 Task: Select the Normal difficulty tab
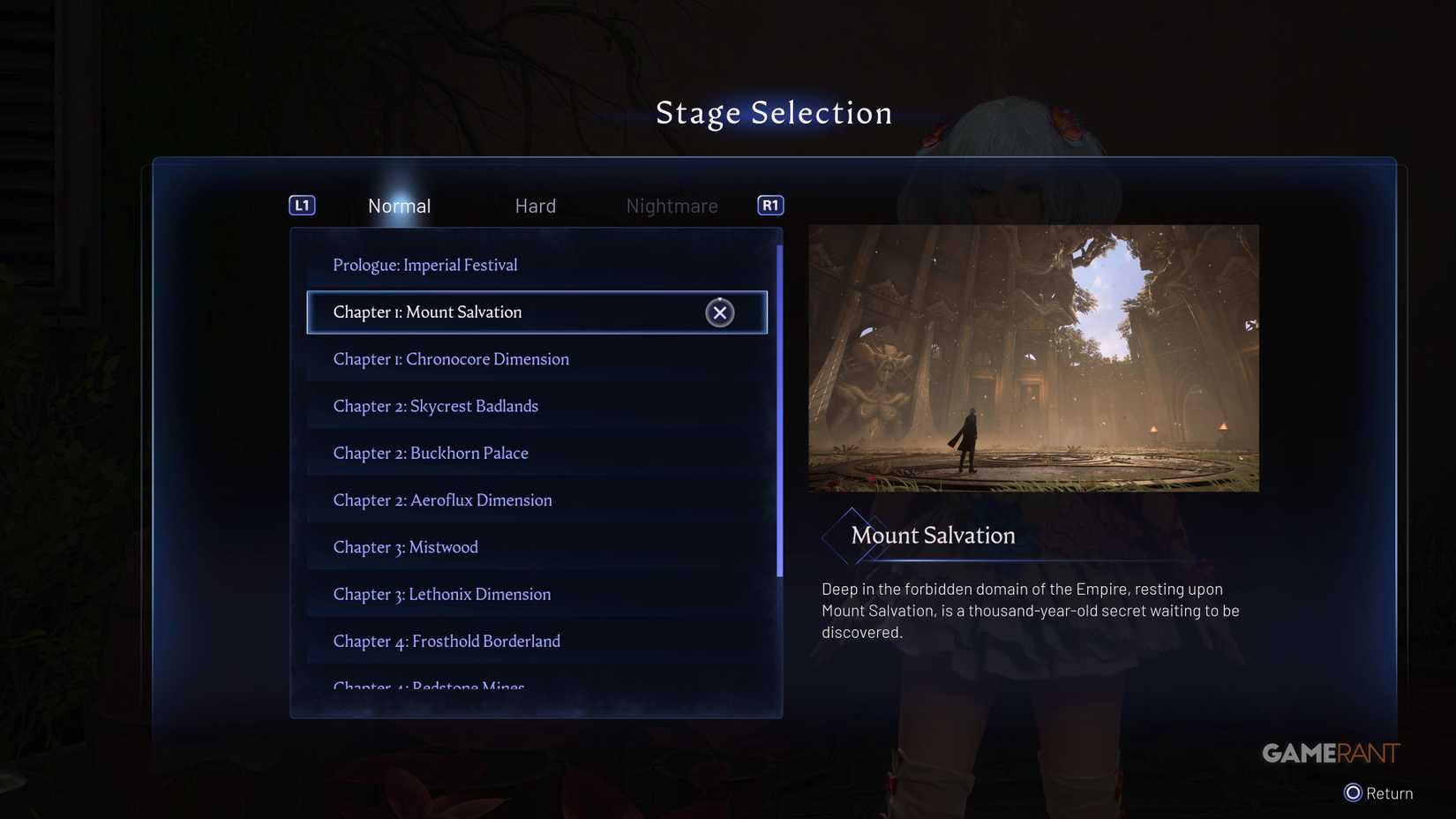(399, 206)
